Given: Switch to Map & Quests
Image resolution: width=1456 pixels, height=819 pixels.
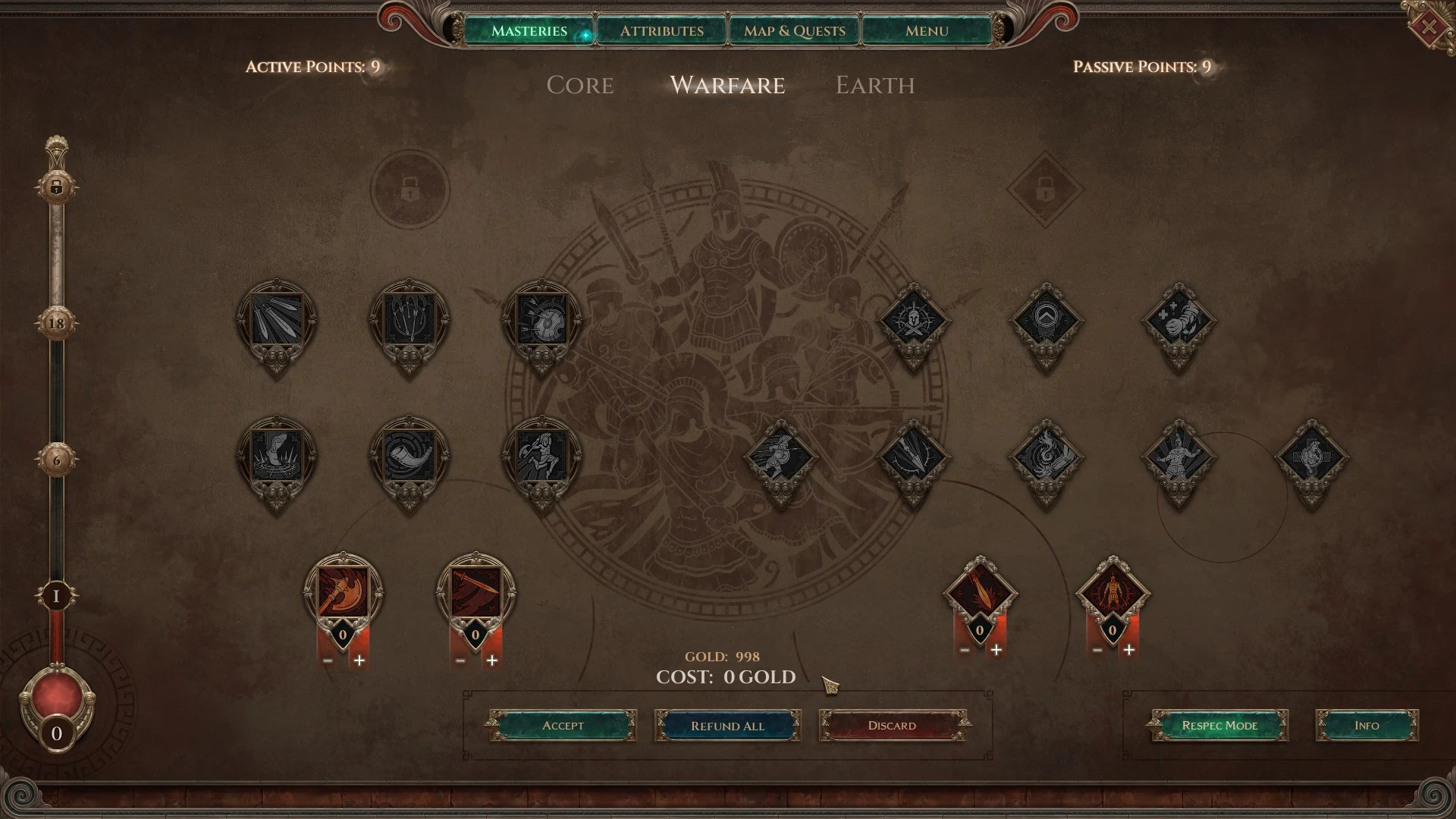Looking at the screenshot, I should (x=794, y=31).
